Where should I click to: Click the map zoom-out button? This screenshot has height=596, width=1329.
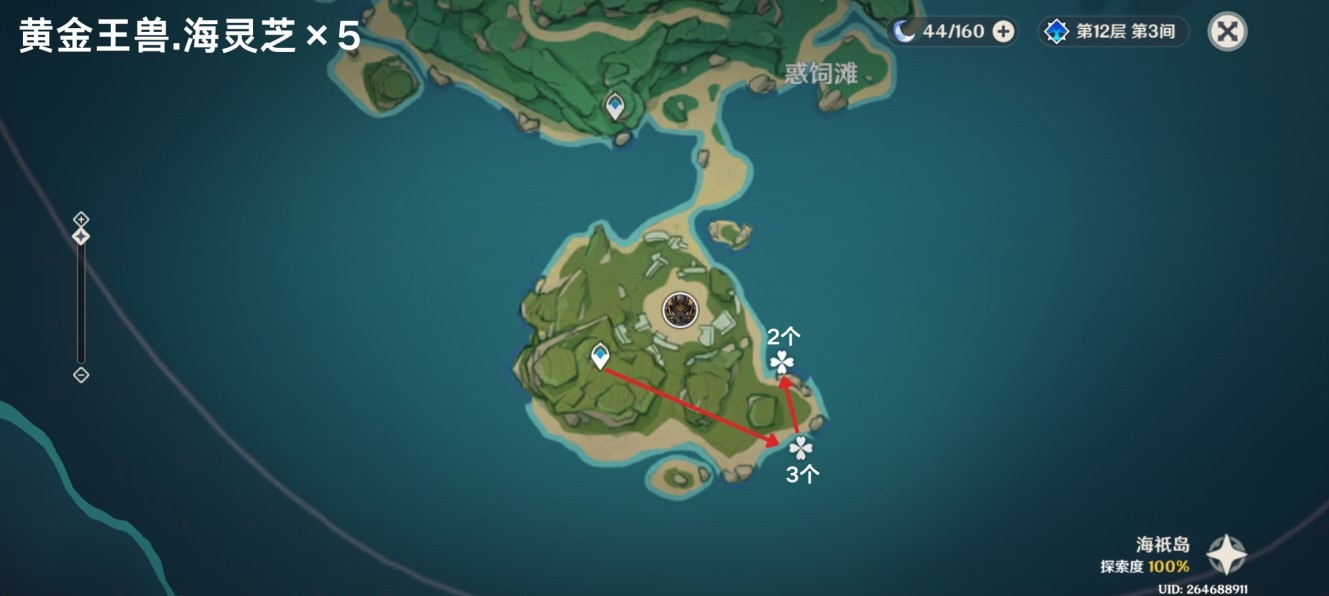tap(81, 375)
